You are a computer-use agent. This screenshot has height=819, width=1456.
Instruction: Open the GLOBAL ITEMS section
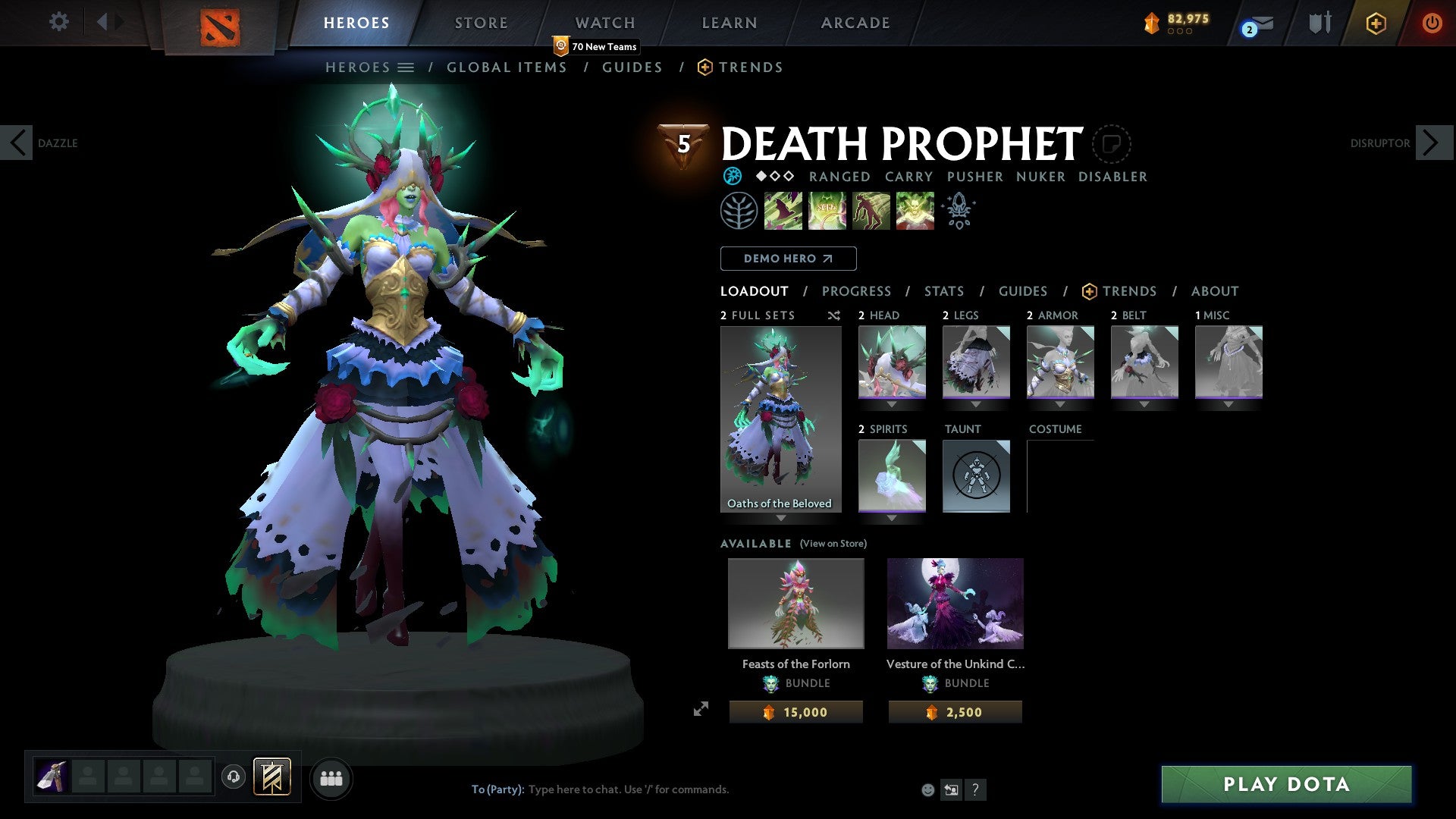coord(507,67)
